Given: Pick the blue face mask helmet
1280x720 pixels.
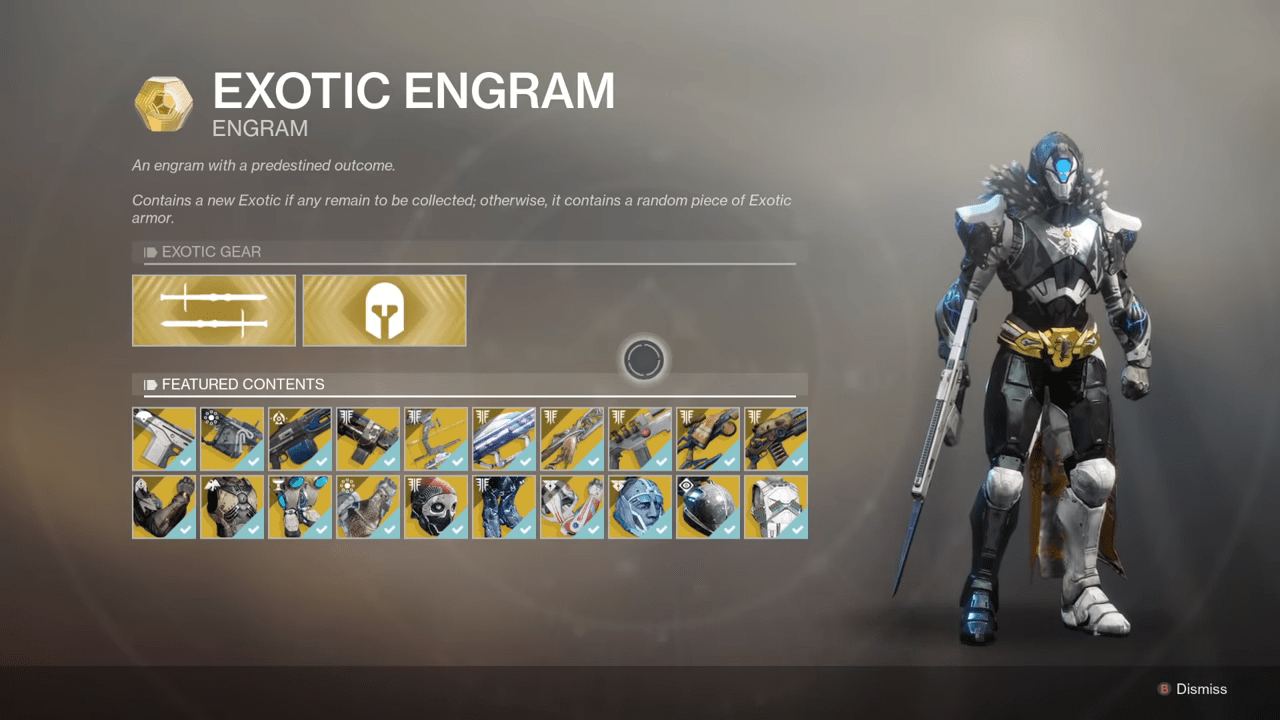Looking at the screenshot, I should [x=640, y=506].
